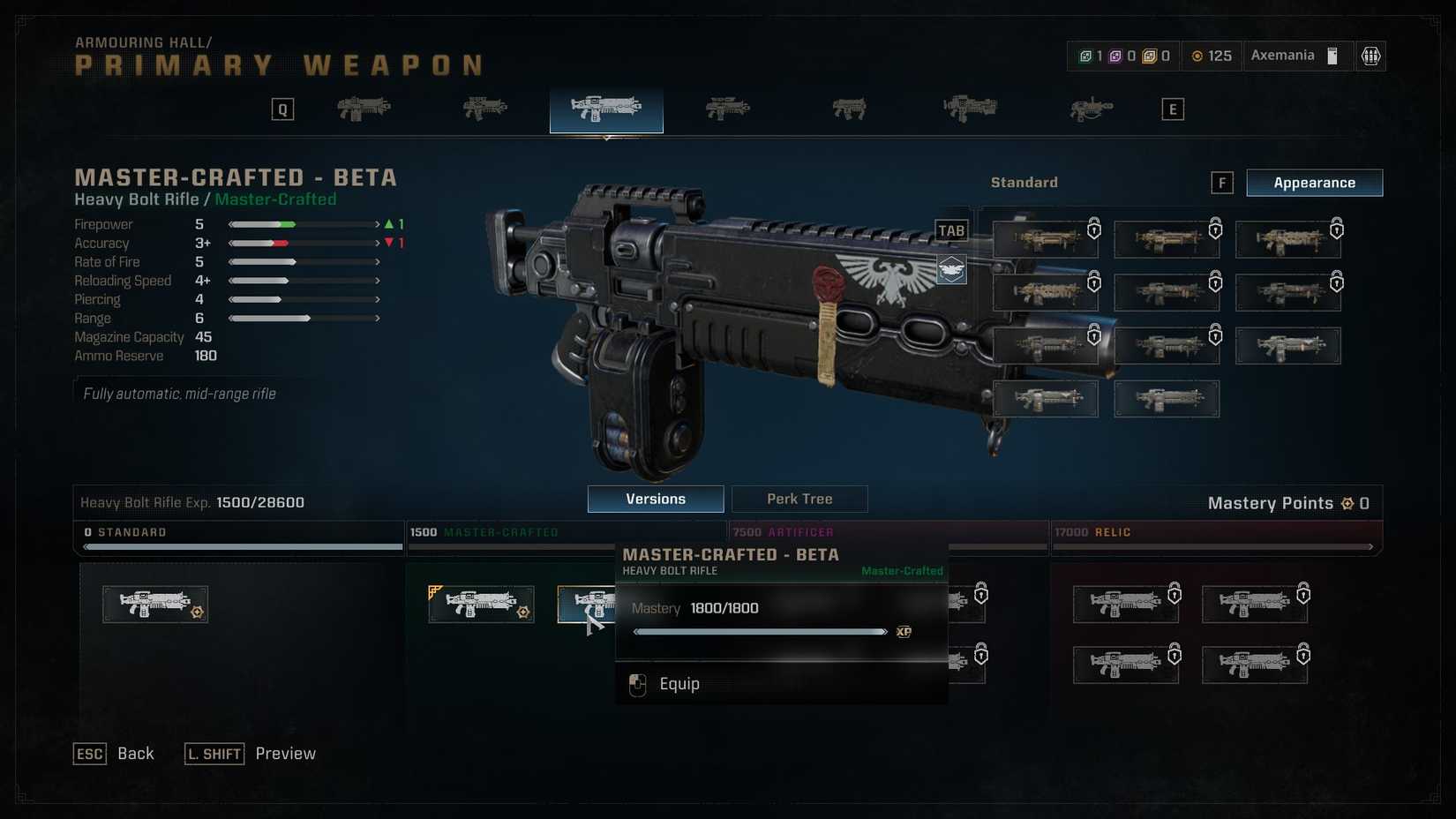The width and height of the screenshot is (1456, 819).
Task: Open the Appearance panel
Action: point(1314,183)
